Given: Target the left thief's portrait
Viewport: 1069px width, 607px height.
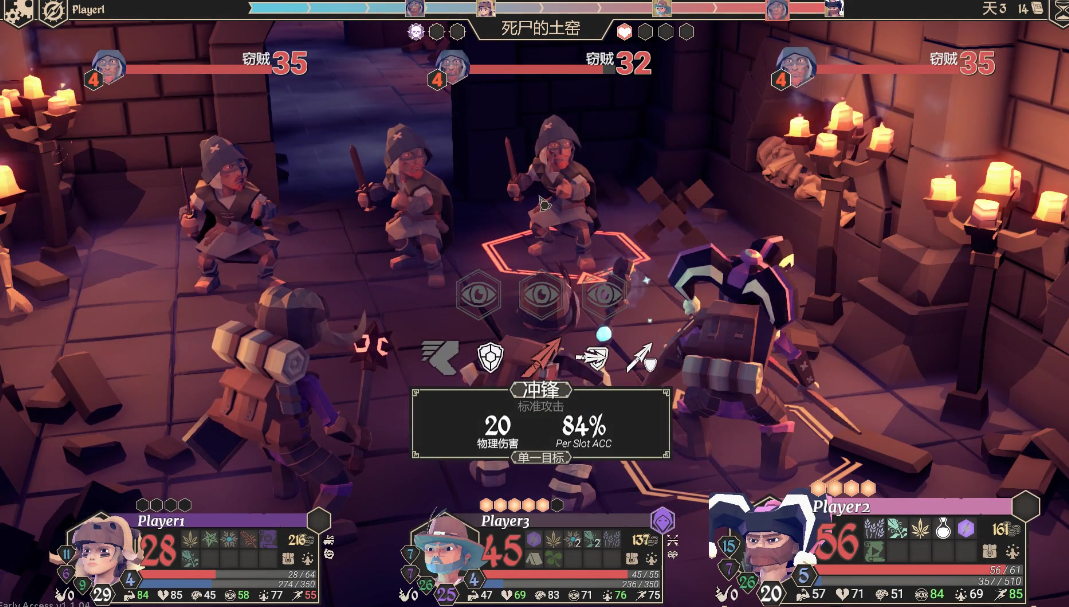Looking at the screenshot, I should coord(110,66).
